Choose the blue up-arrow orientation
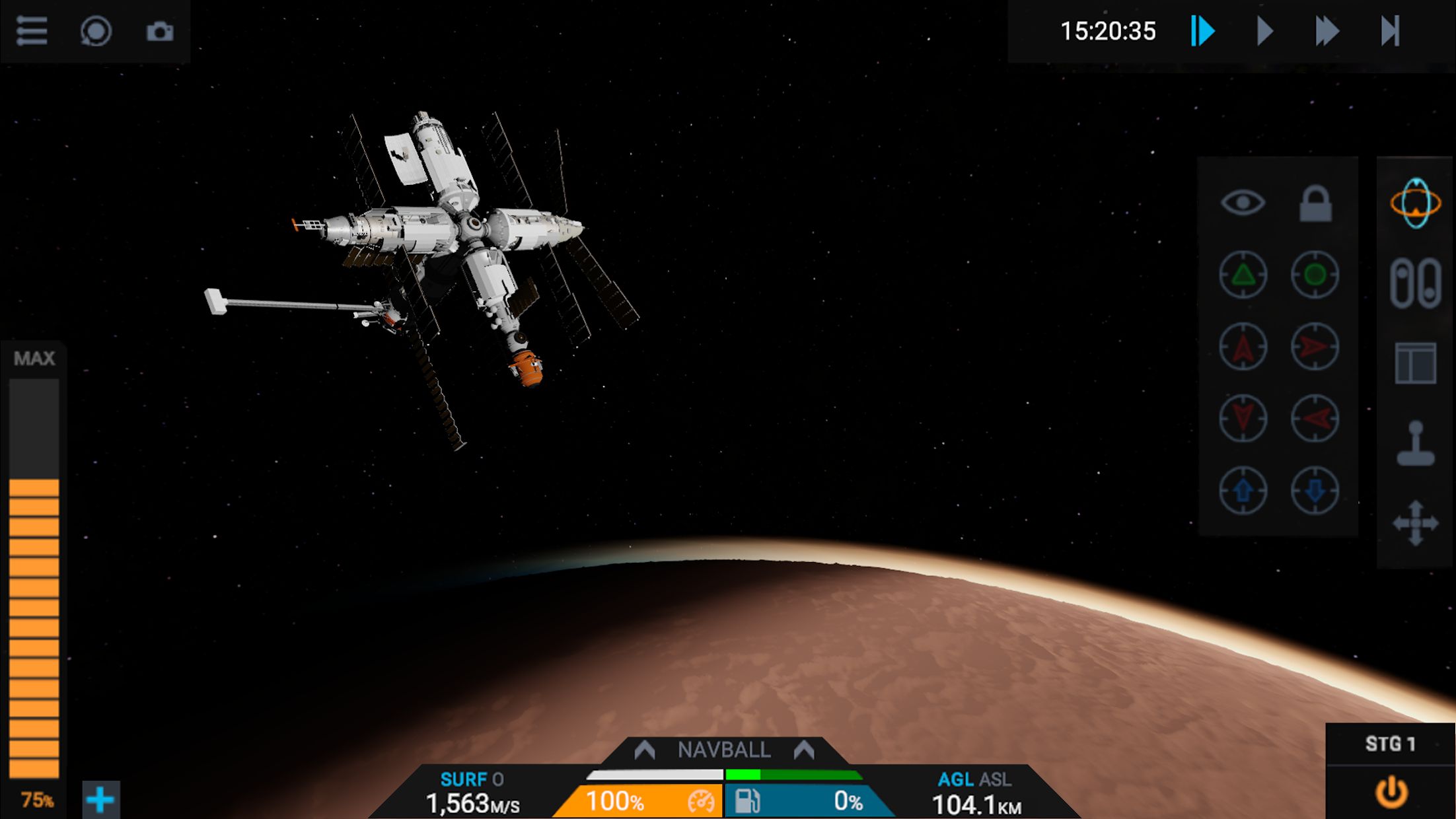 point(1243,490)
